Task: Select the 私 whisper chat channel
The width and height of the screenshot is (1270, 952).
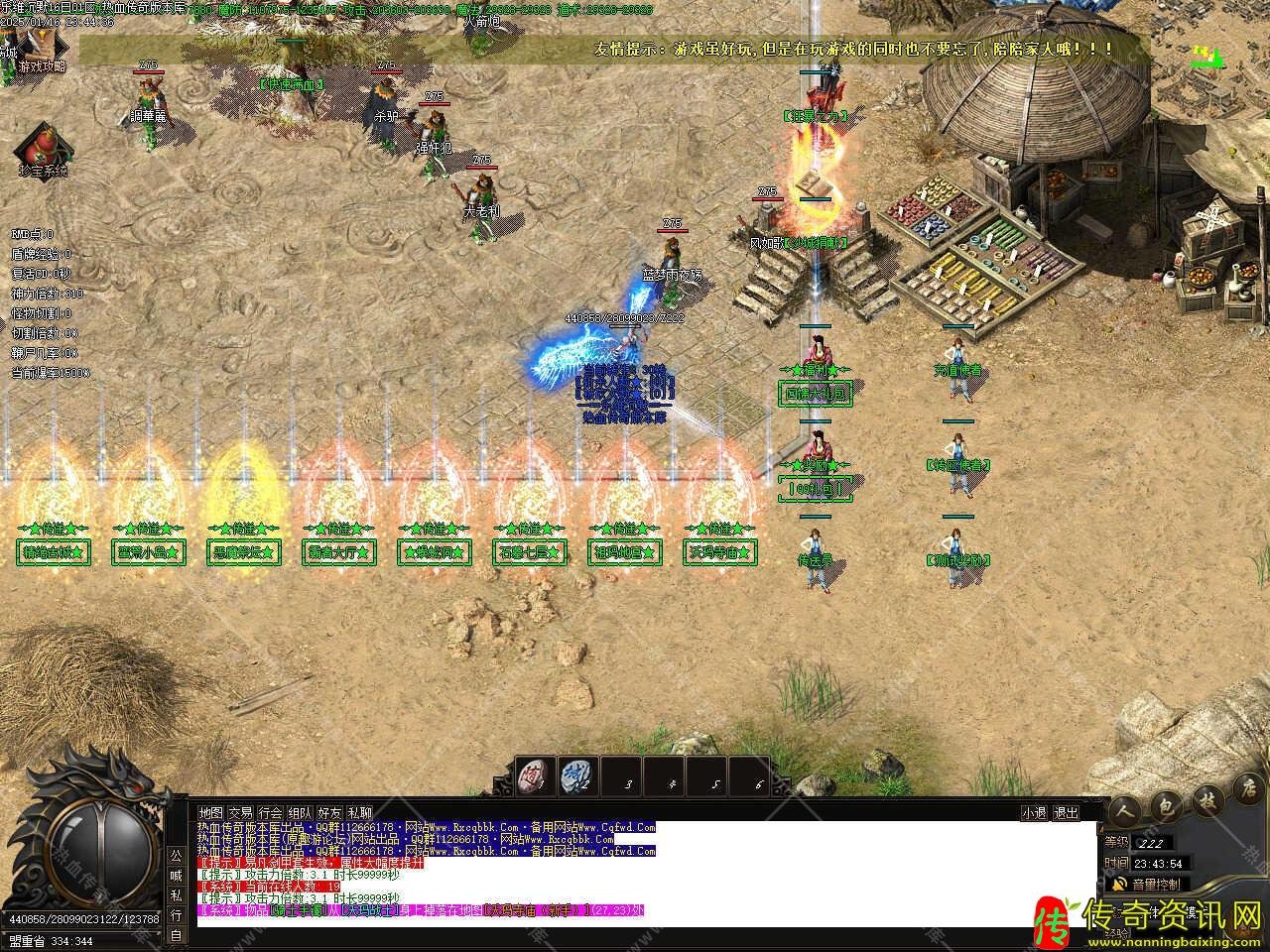Action: (x=176, y=895)
